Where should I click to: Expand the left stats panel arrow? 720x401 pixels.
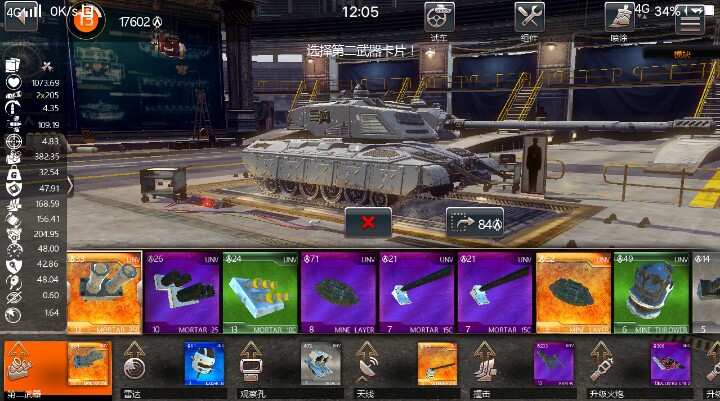pyautogui.click(x=69, y=184)
